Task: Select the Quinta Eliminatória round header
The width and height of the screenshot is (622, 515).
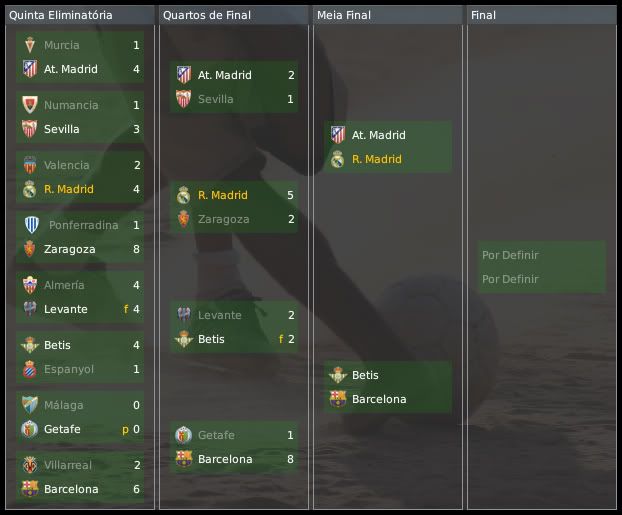Action: (61, 15)
